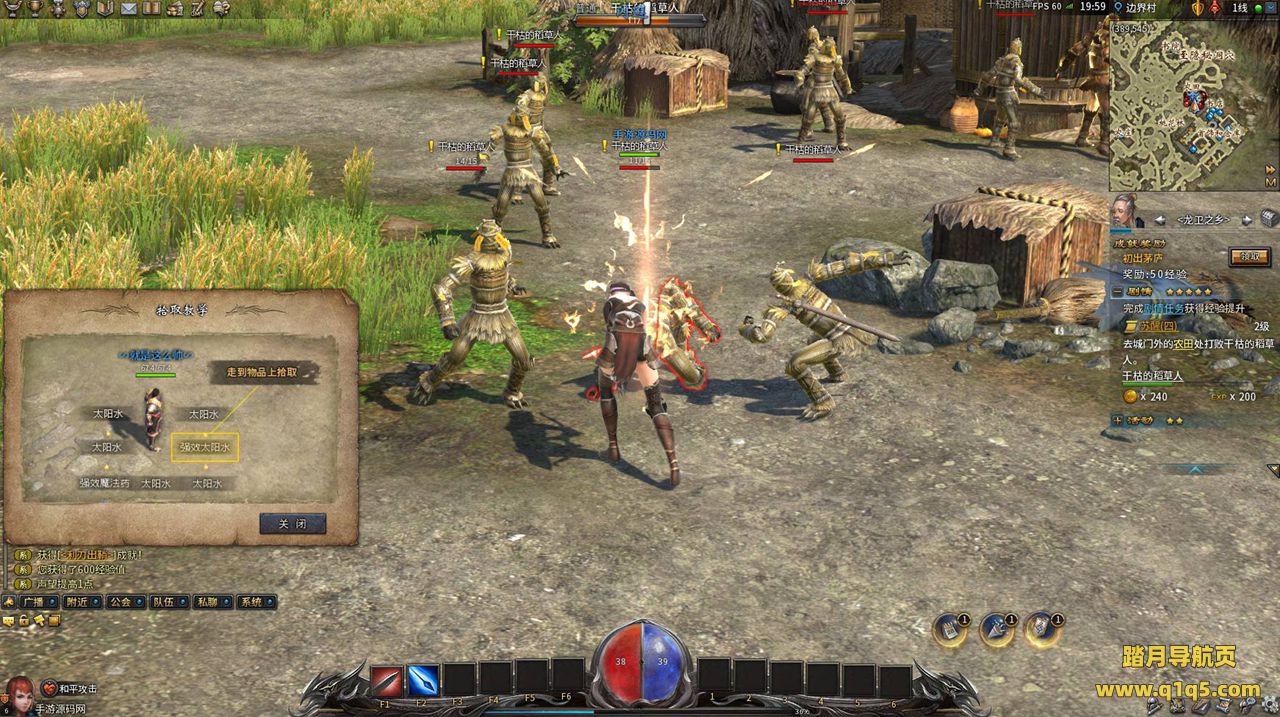Close the pickup tutorial with 关闭

[x=292, y=524]
